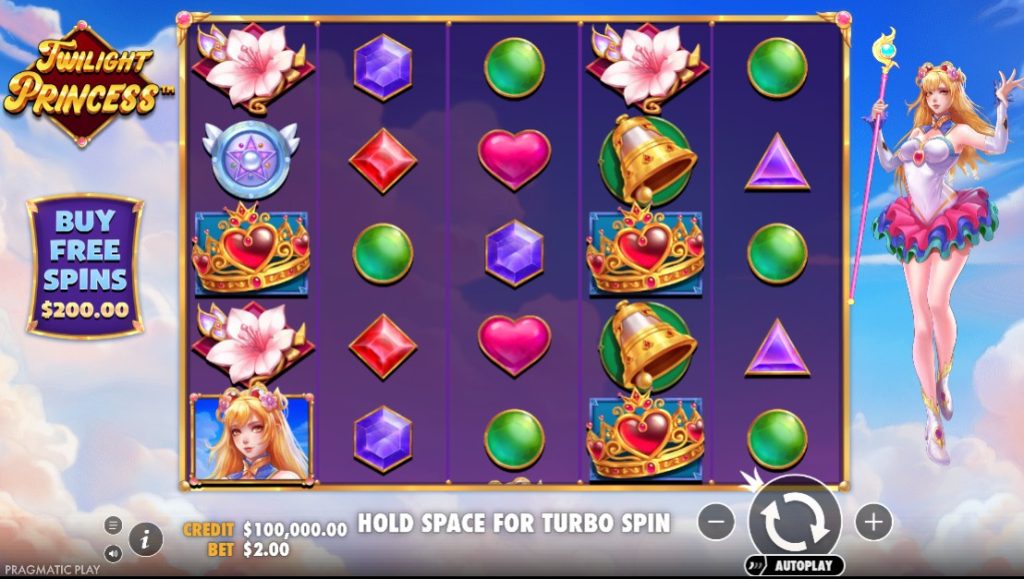Image resolution: width=1024 pixels, height=579 pixels.
Task: Open the game info paytable
Action: (145, 539)
